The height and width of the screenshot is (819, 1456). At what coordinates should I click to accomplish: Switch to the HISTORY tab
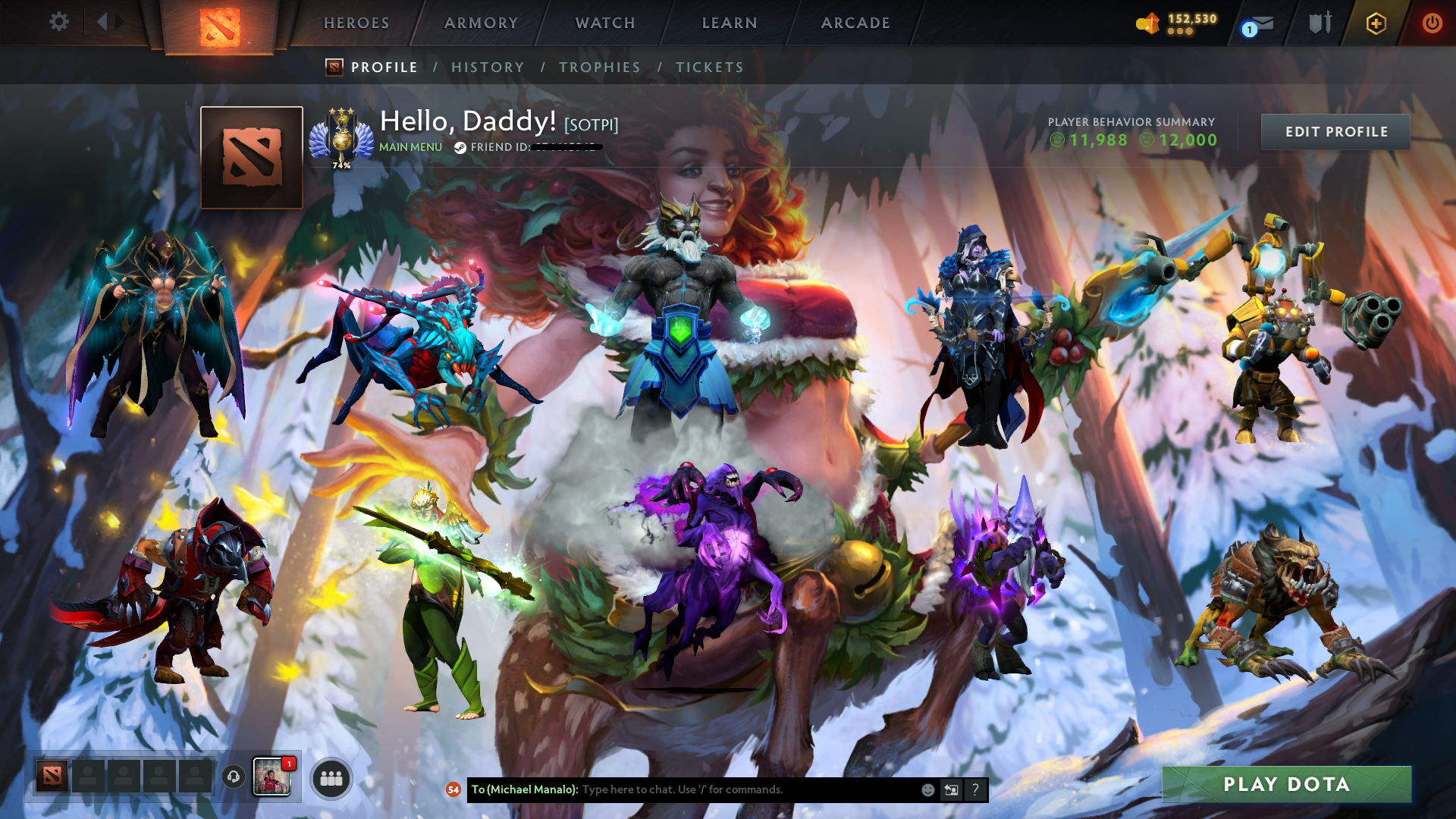point(488,67)
